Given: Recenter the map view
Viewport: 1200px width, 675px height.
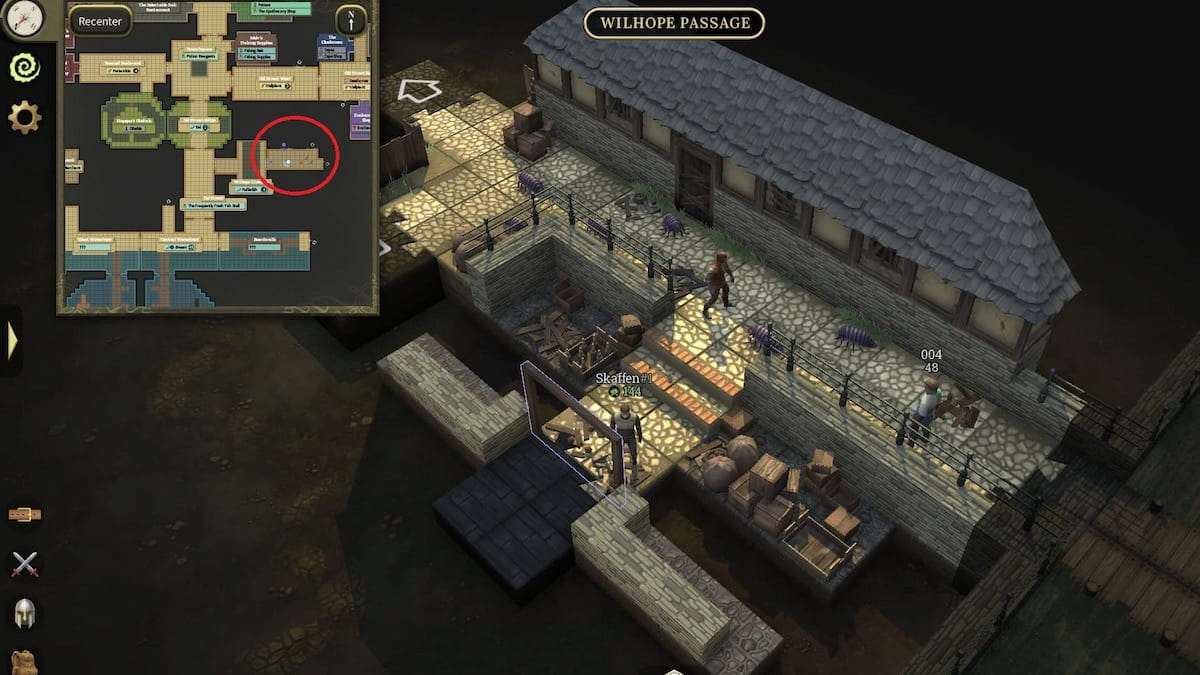Looking at the screenshot, I should pos(100,21).
